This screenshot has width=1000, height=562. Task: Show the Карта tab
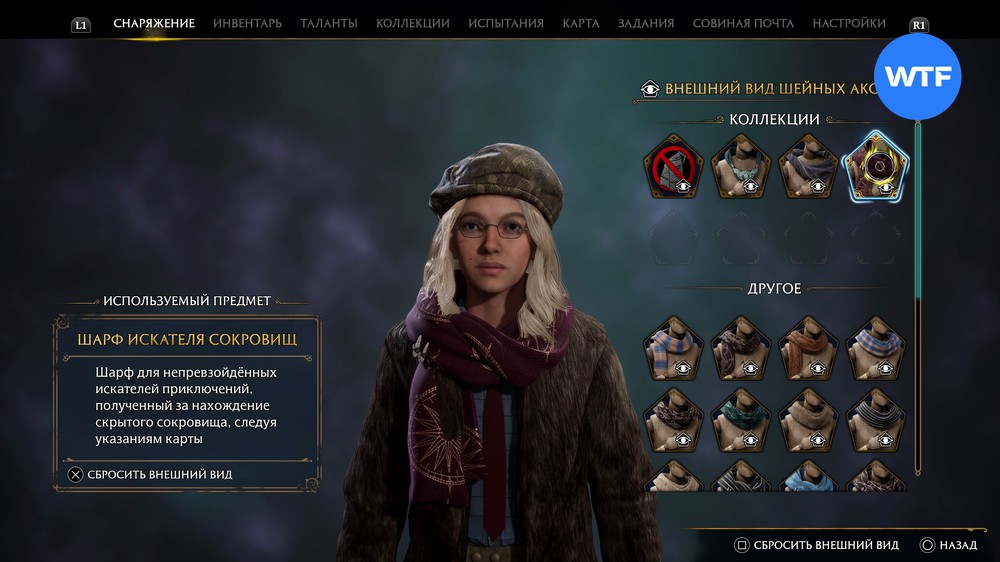(581, 23)
